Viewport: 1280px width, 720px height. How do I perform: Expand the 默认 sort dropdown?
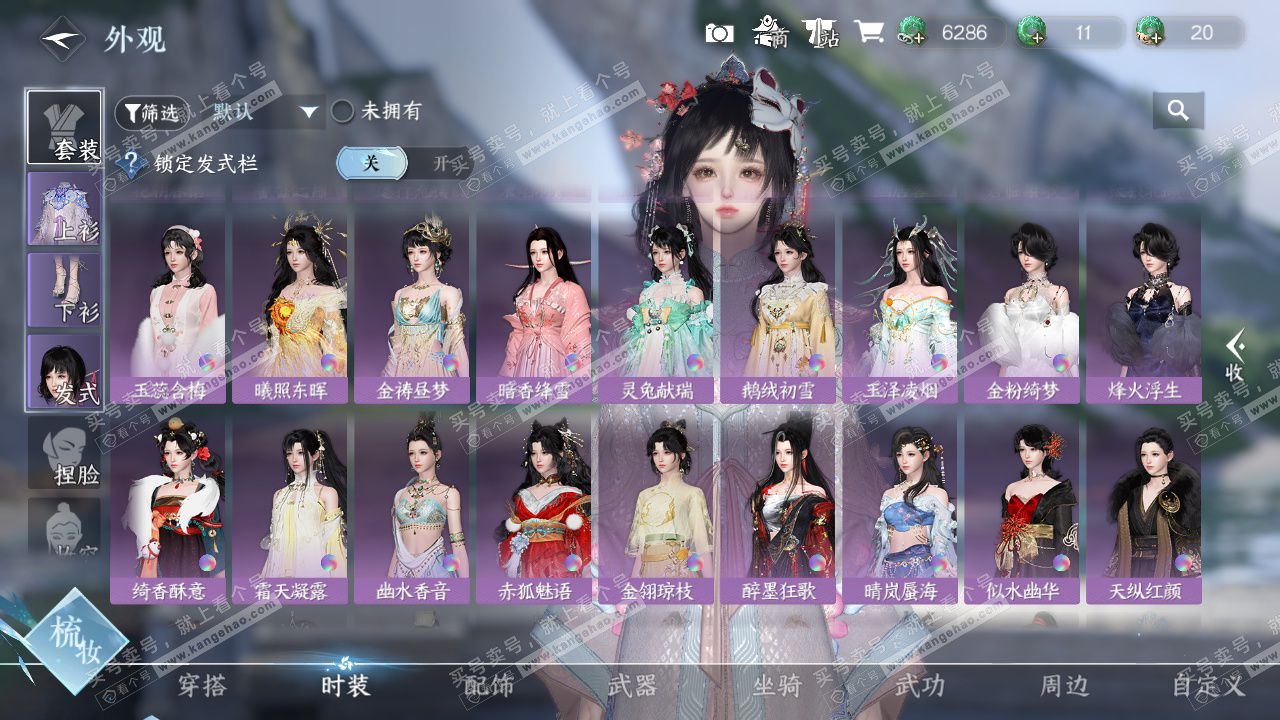(x=262, y=112)
